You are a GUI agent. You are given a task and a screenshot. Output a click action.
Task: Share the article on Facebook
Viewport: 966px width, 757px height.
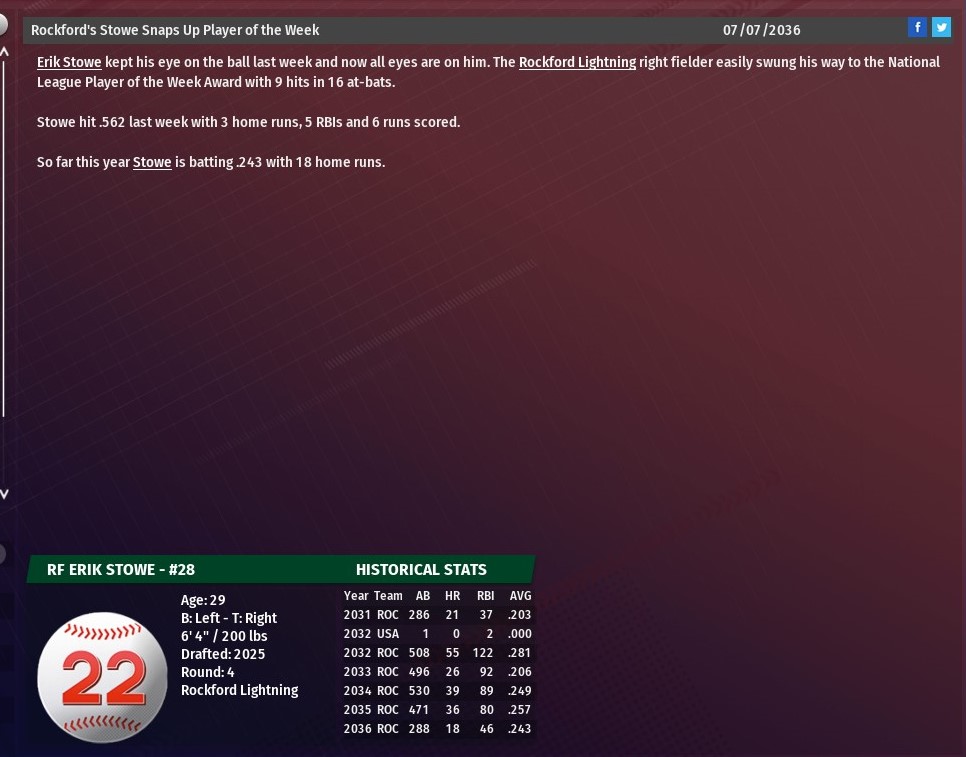coord(917,28)
